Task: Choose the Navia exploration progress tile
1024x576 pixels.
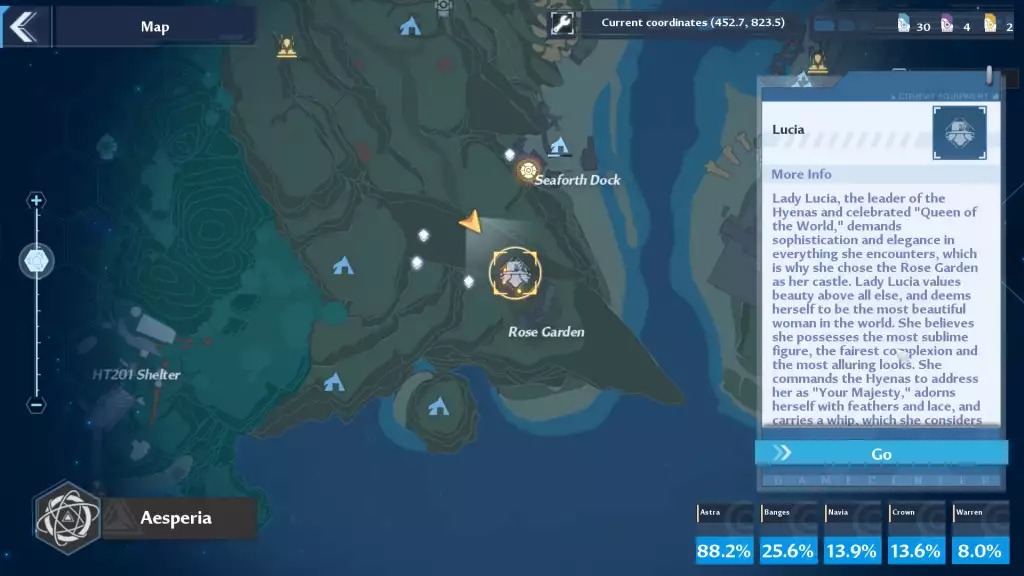Action: pos(852,535)
